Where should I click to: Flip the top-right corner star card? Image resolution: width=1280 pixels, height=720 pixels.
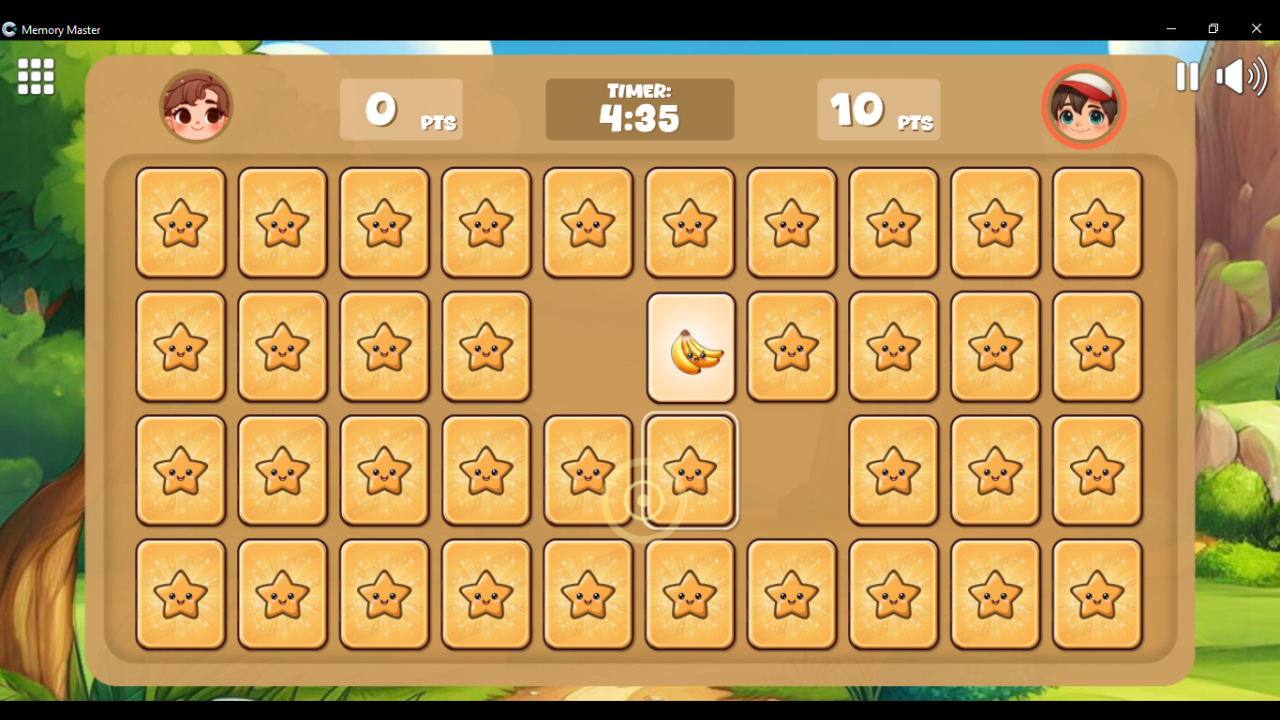pos(1097,223)
